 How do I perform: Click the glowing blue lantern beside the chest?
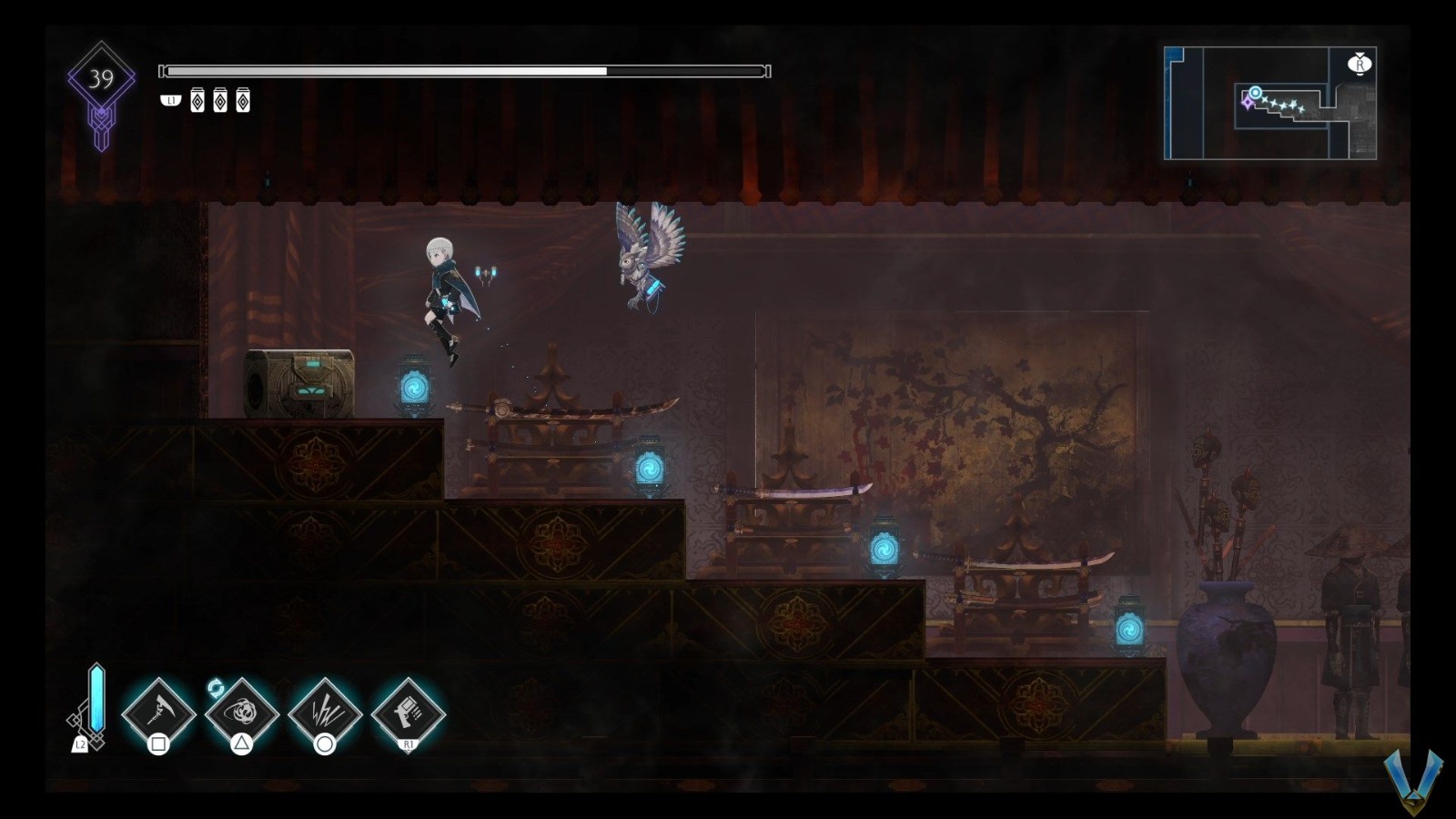(415, 384)
